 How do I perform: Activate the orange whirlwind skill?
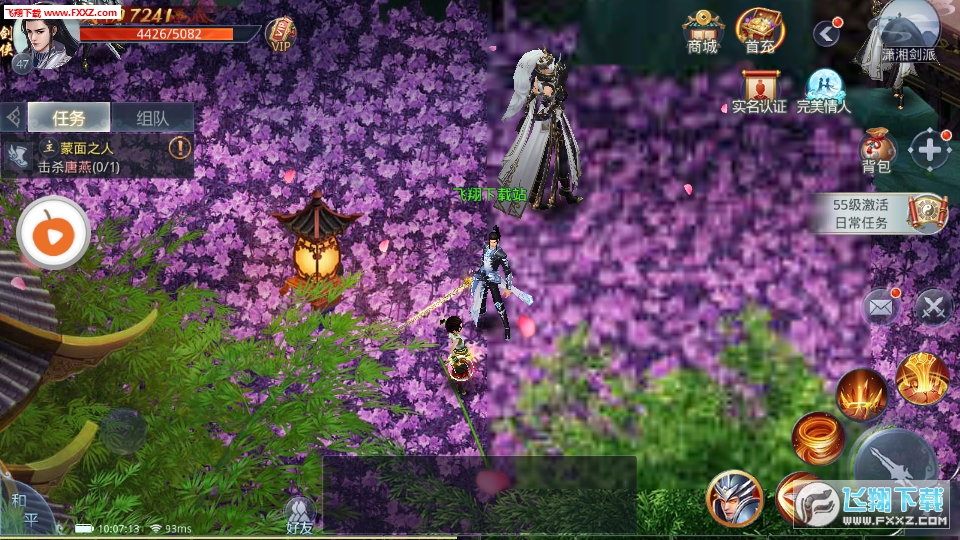[x=817, y=437]
